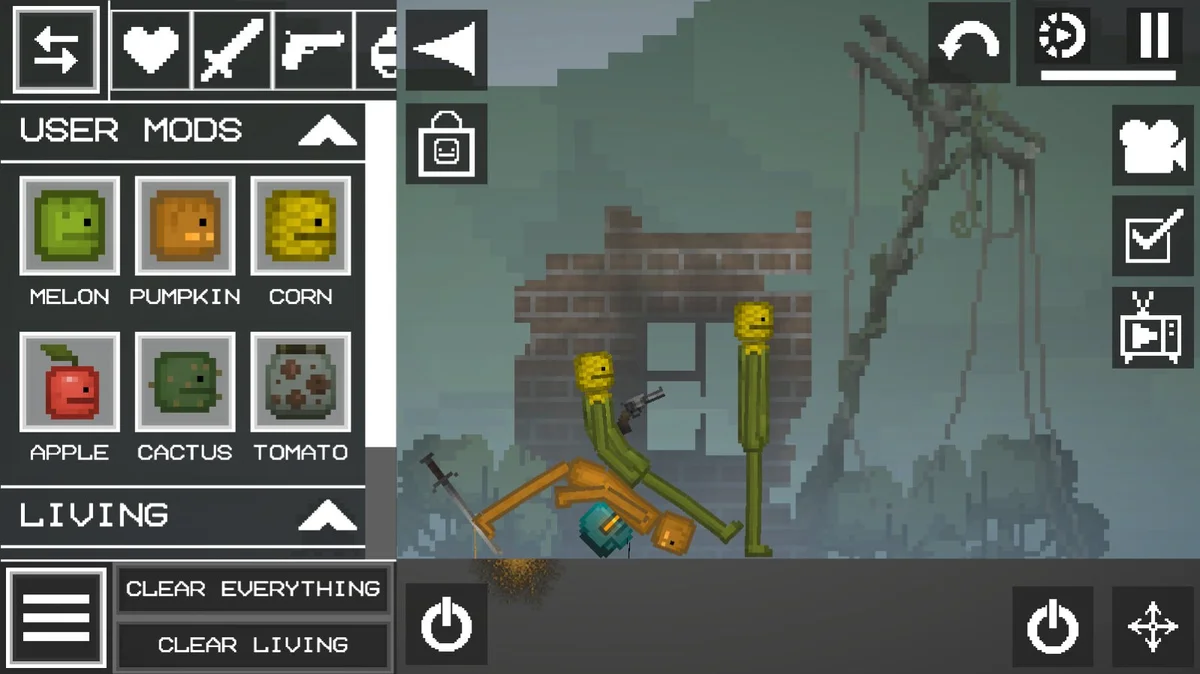Collapse the Living section
The image size is (1200, 674).
pos(327,516)
